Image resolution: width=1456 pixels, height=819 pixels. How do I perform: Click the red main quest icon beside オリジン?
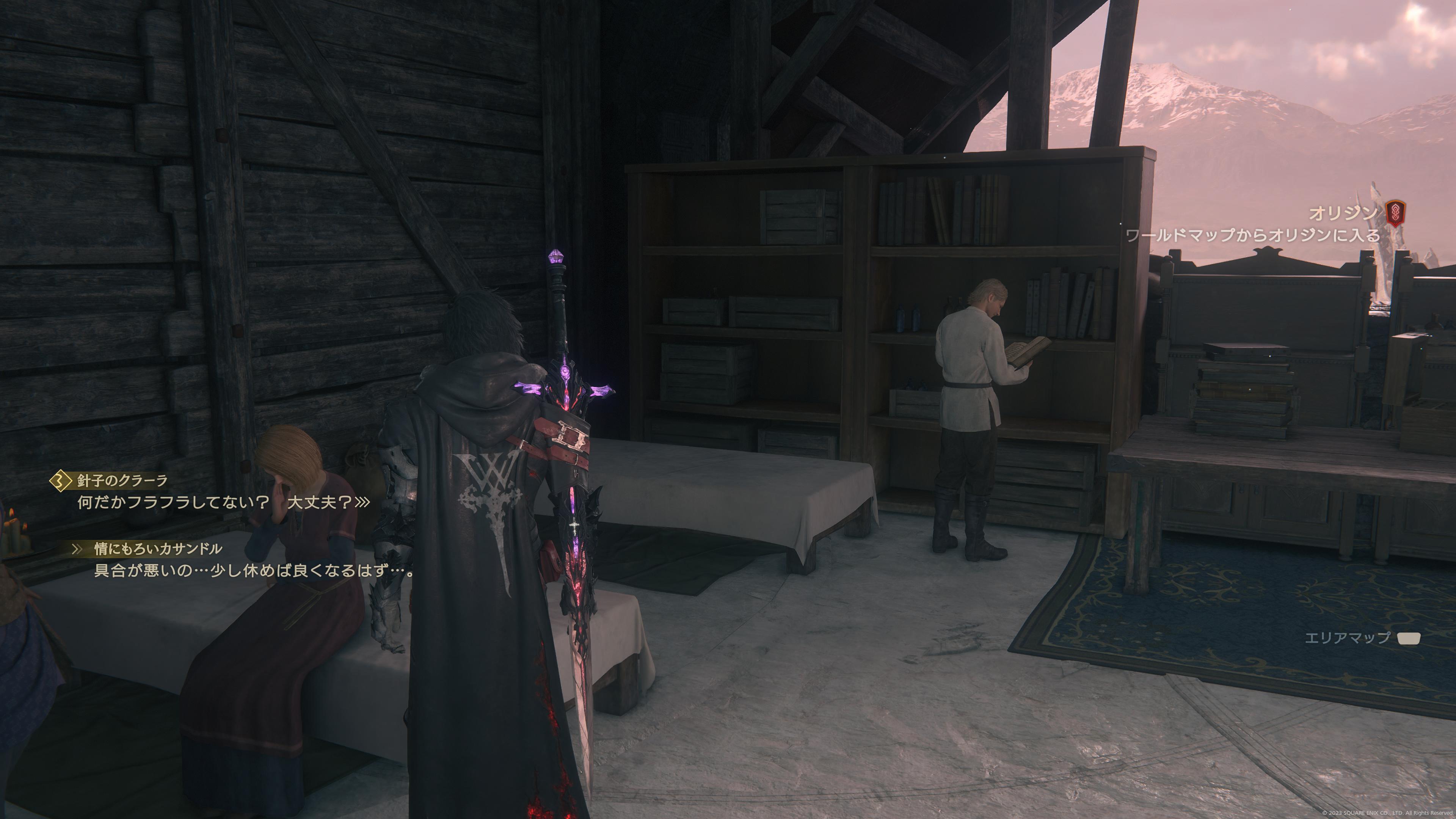click(1395, 213)
